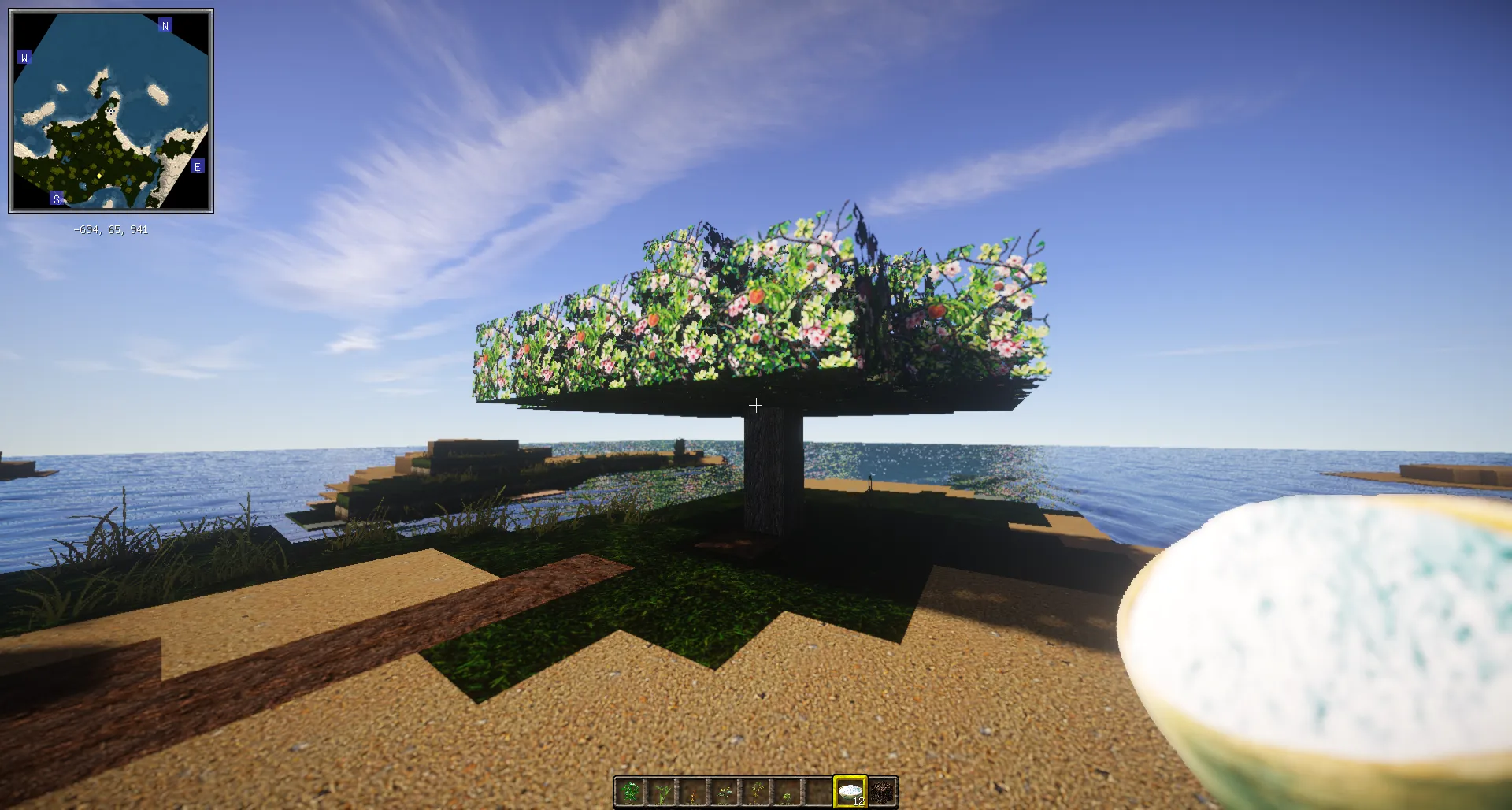Screen dimensions: 1512x810
Task: Select the leafy green plant in first hotbar slot
Action: click(631, 792)
